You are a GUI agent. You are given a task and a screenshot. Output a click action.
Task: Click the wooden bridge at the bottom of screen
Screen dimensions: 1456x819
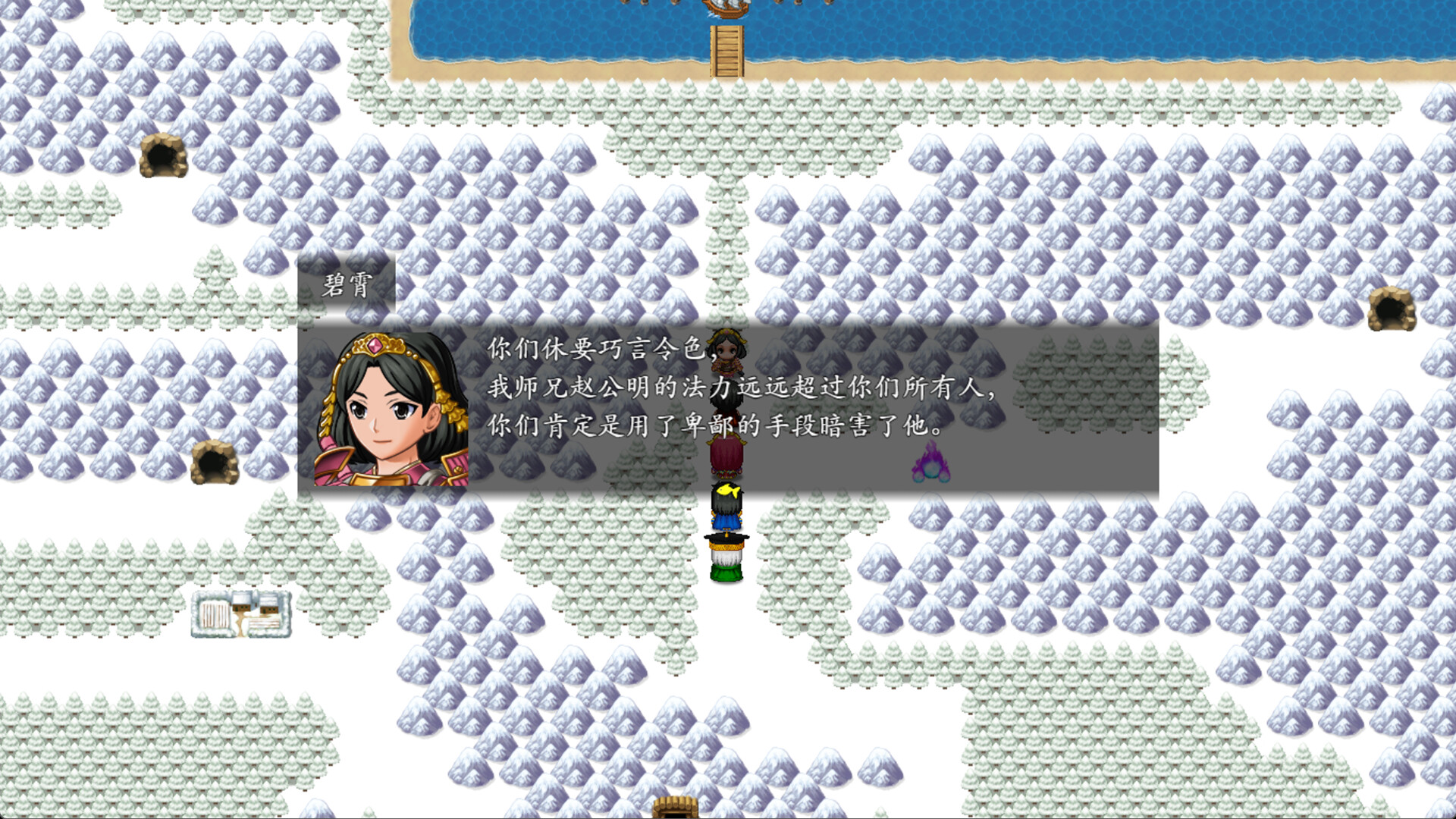pos(673,806)
